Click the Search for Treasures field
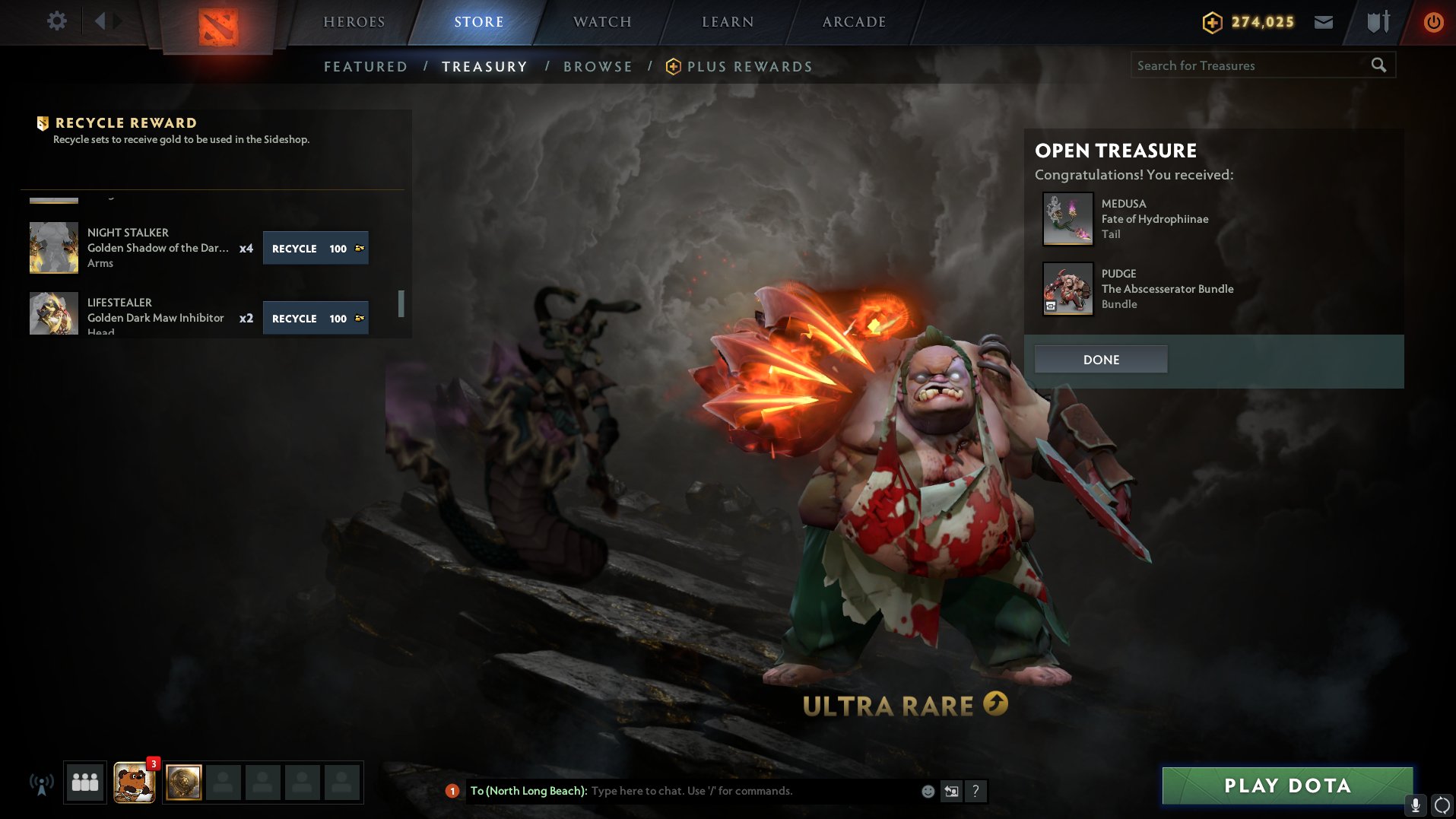 (1255, 65)
